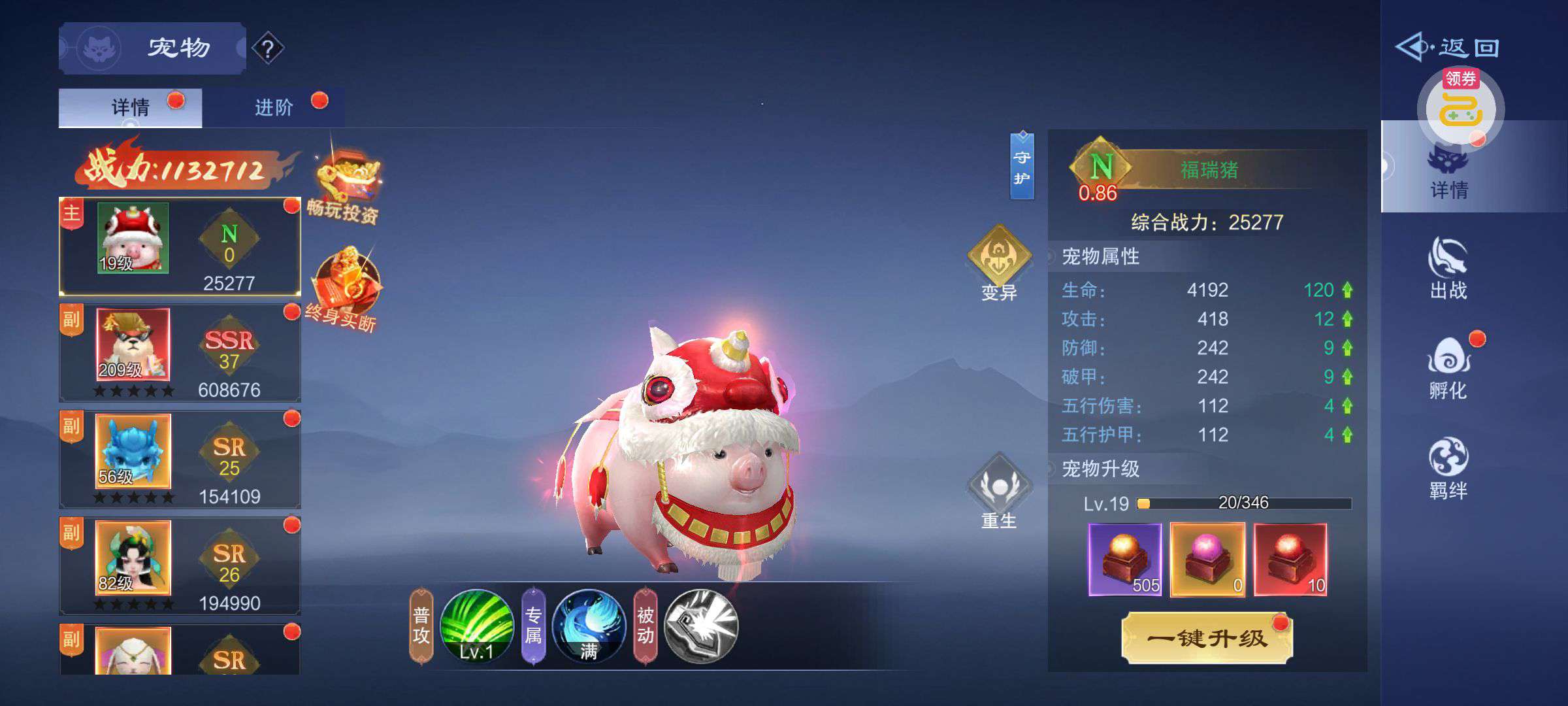
Task: Open the 终身买断 gift offer
Action: click(344, 289)
